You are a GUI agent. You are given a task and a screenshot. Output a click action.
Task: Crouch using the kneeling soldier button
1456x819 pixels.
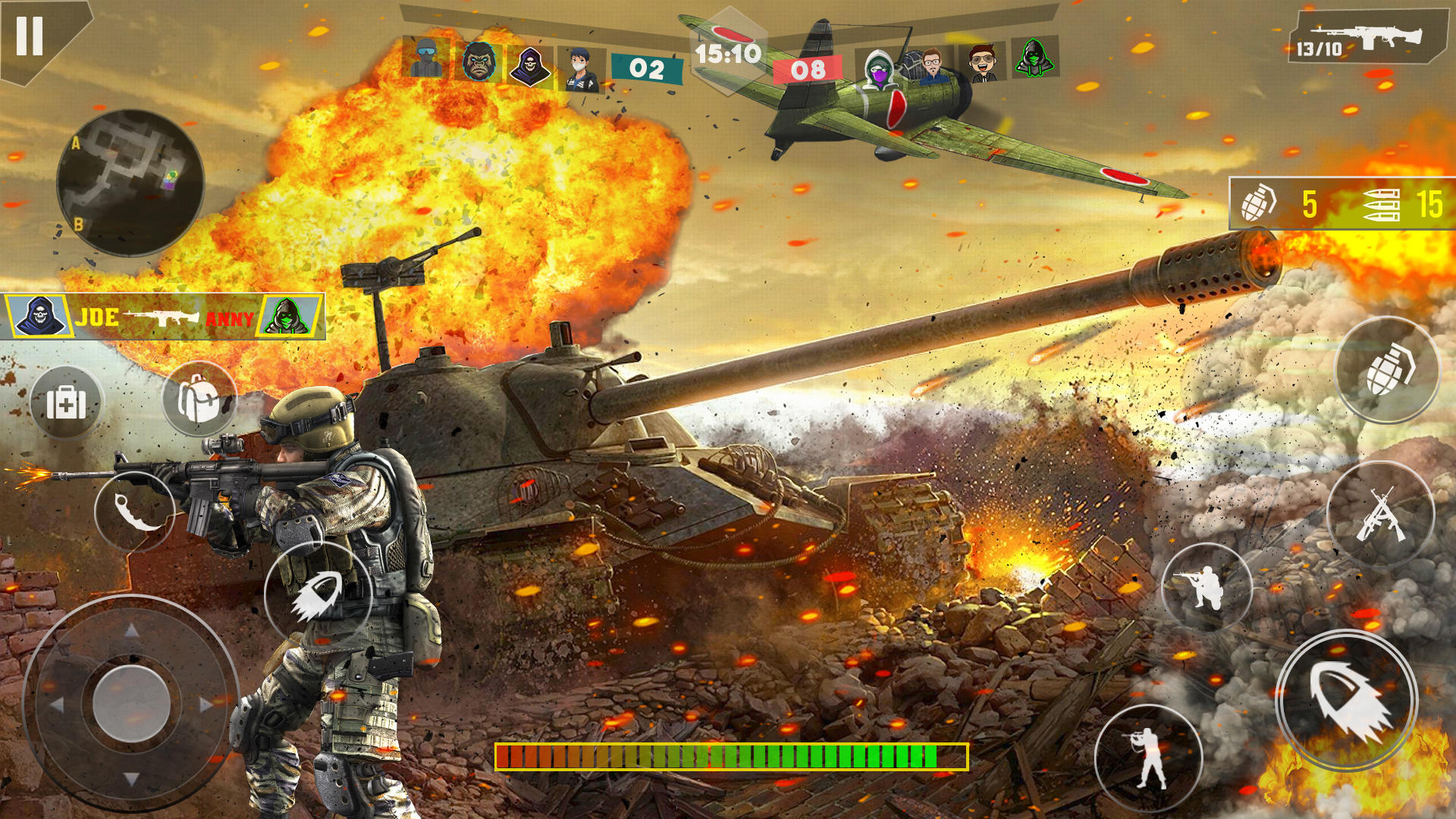1206,587
